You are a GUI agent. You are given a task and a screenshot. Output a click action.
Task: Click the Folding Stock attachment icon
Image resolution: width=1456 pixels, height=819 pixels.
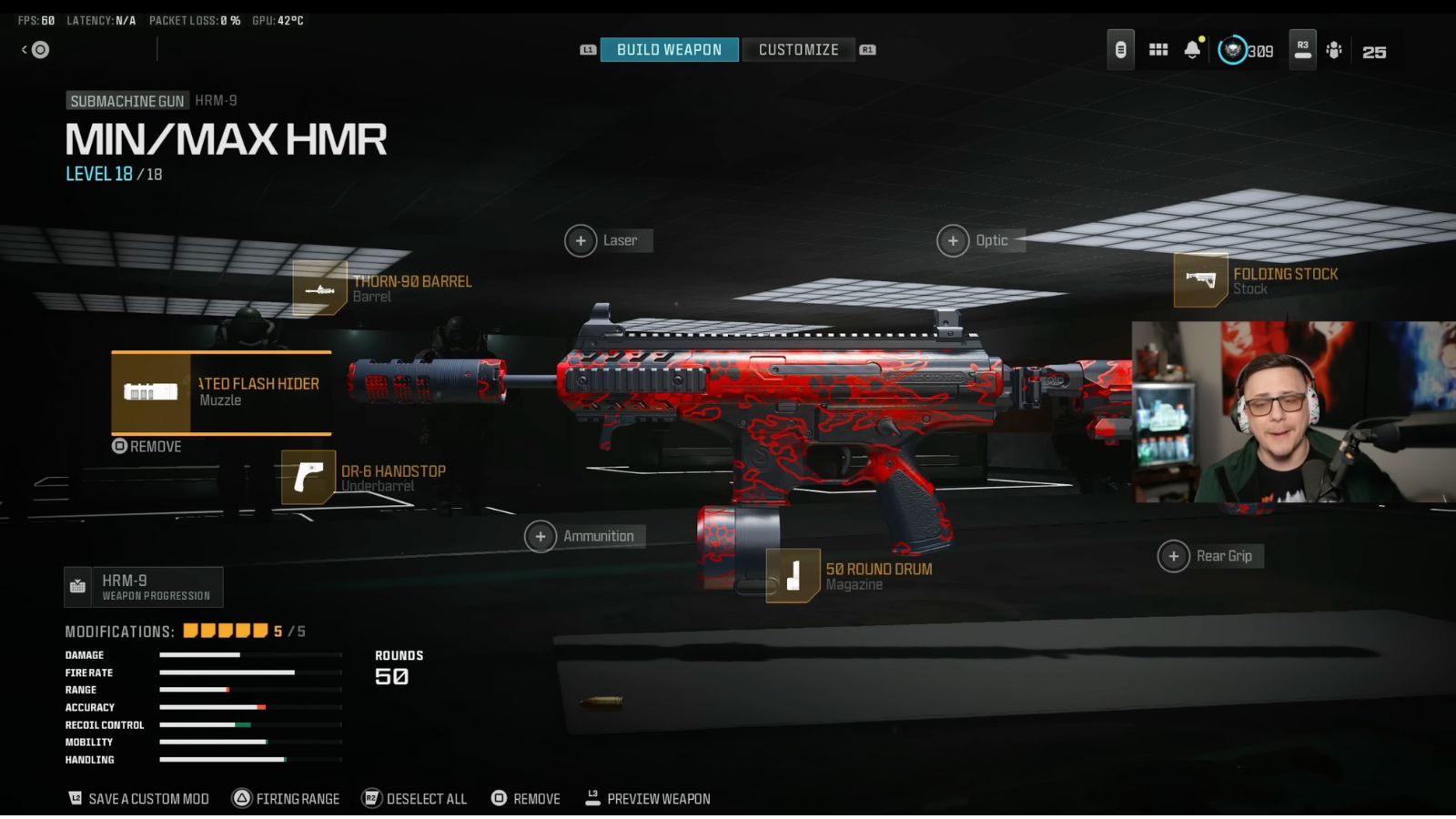point(1200,280)
